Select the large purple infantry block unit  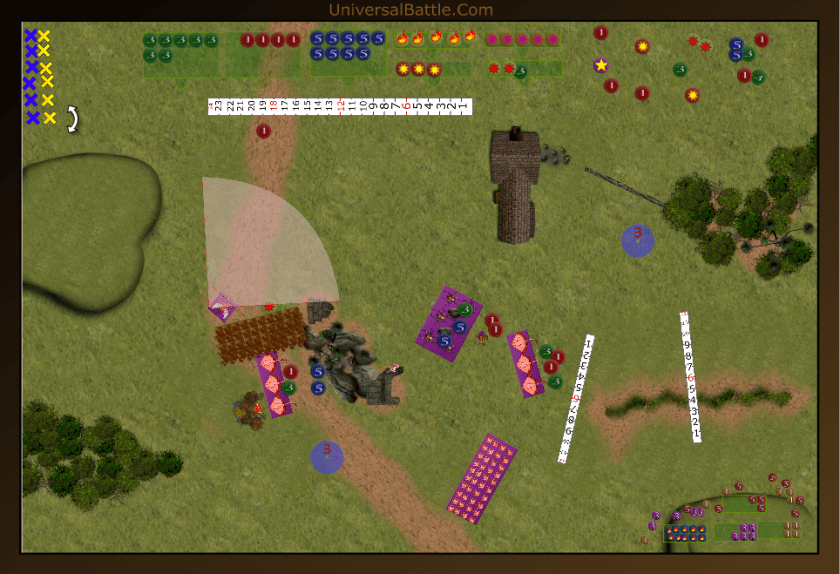click(x=481, y=478)
